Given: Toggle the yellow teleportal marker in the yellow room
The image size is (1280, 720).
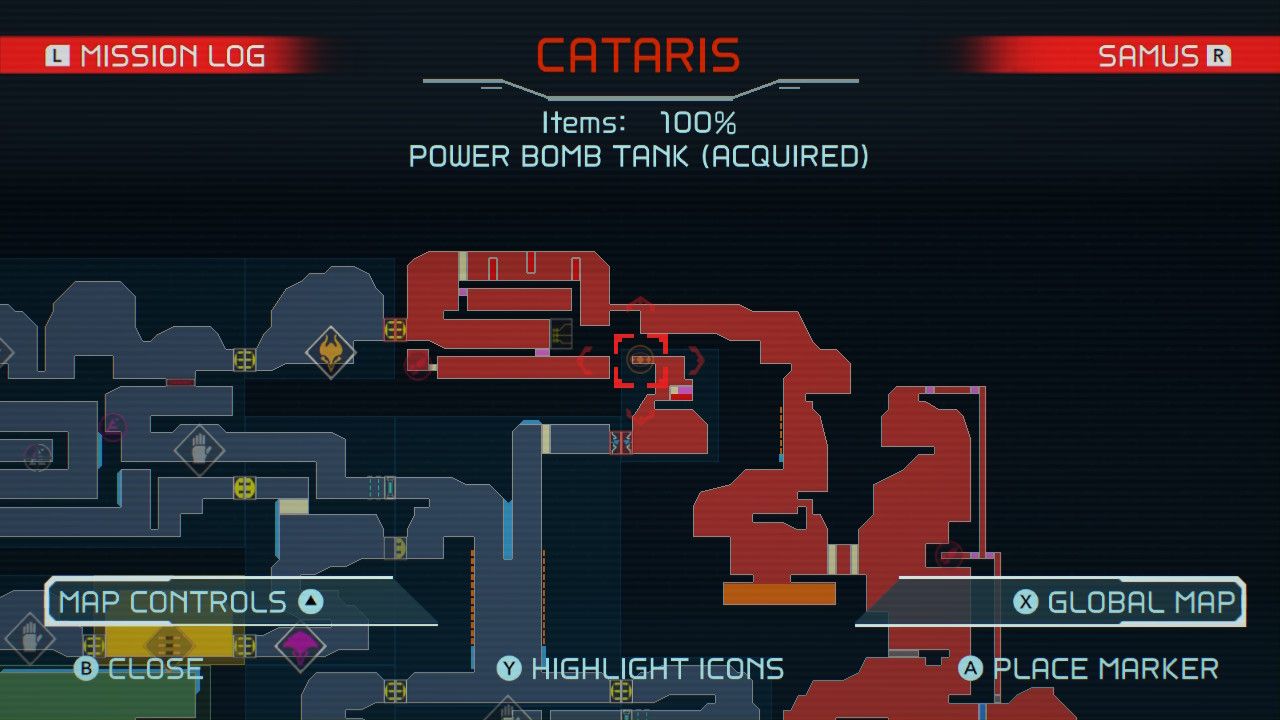Looking at the screenshot, I should point(171,642).
